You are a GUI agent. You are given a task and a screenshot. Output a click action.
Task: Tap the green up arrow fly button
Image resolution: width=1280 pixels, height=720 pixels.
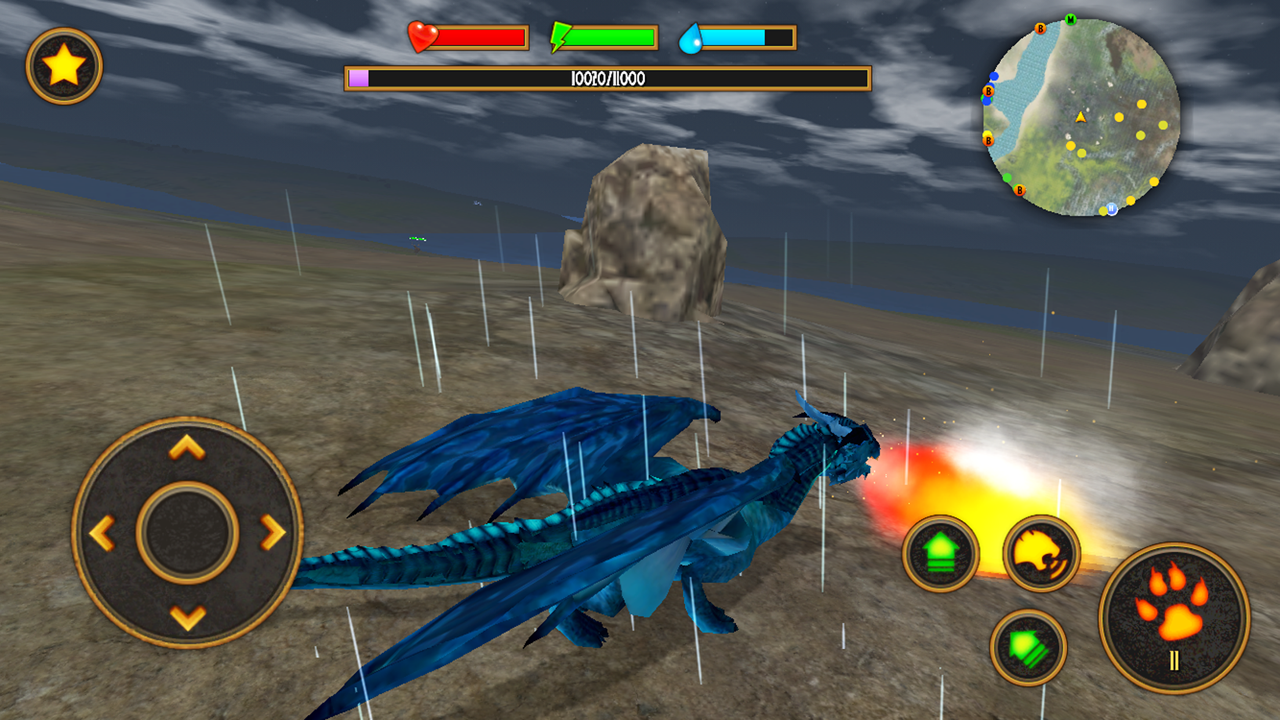pos(940,553)
